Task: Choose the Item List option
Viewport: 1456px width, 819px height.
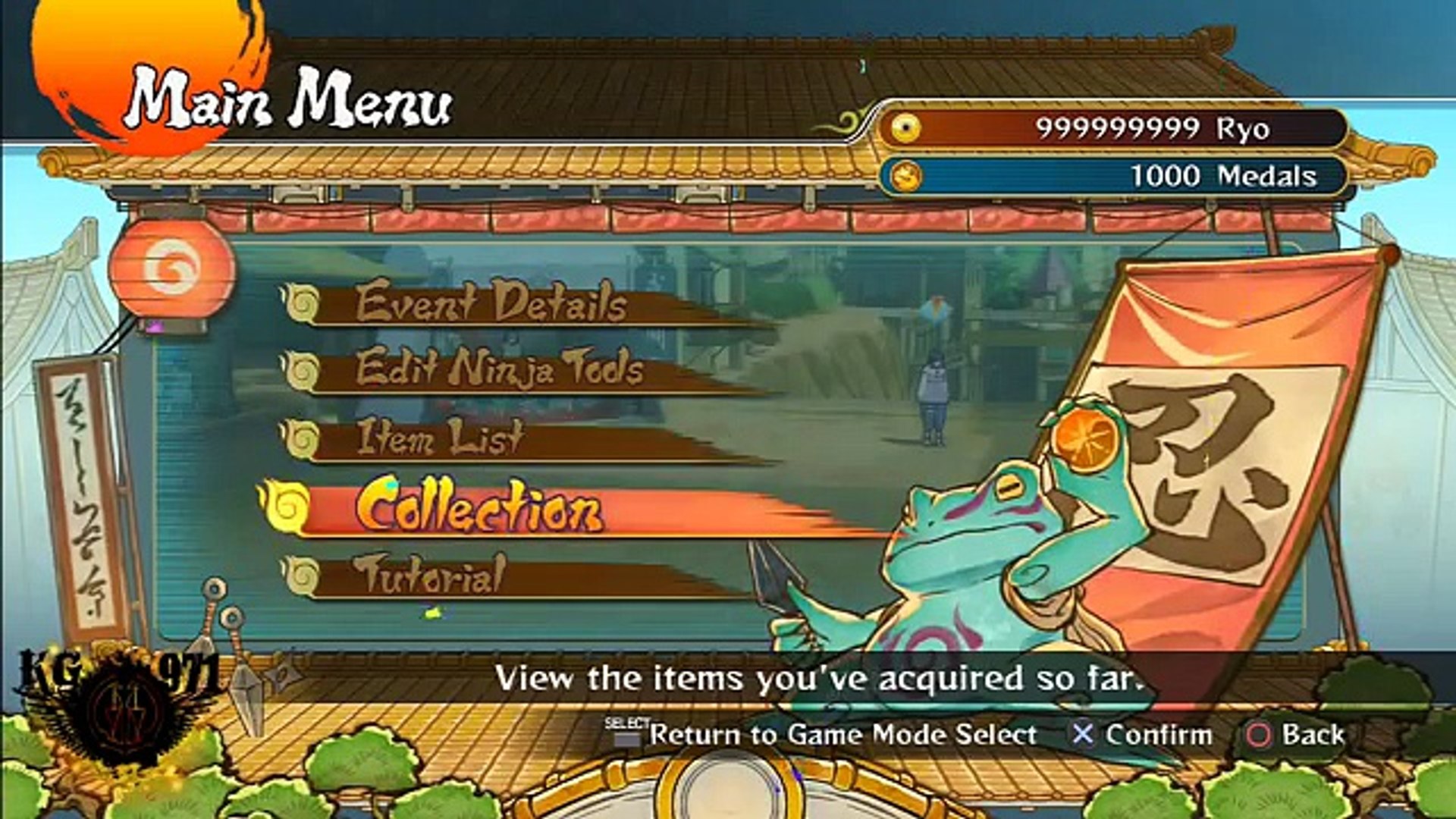Action: point(440,438)
